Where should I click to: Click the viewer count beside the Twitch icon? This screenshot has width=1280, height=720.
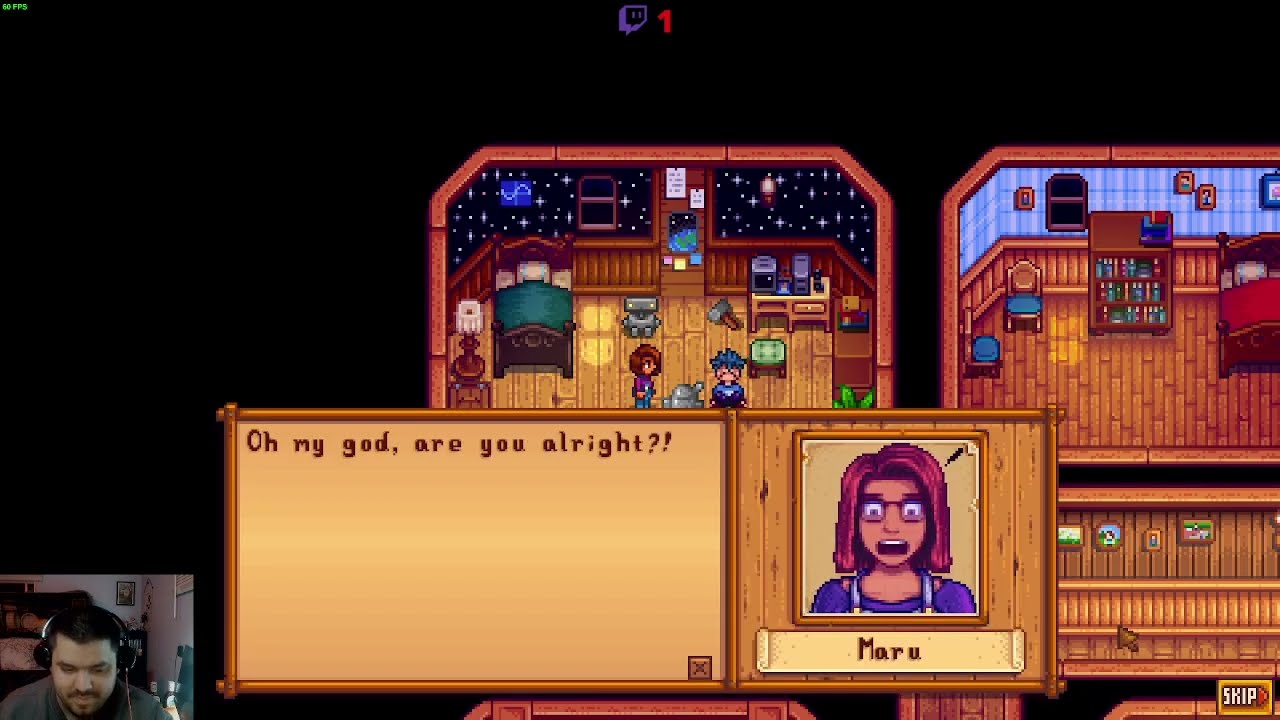pos(664,20)
